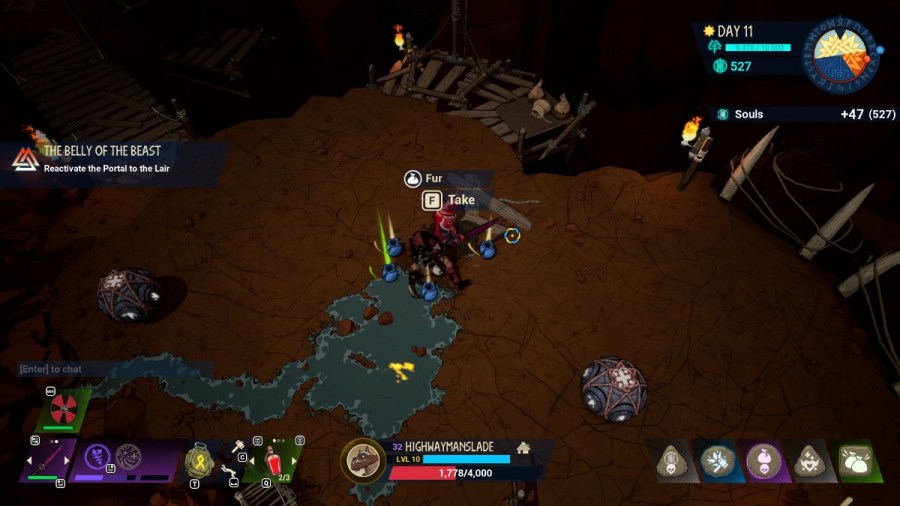Select the red round shield slot
900x506 pixels.
coord(63,407)
